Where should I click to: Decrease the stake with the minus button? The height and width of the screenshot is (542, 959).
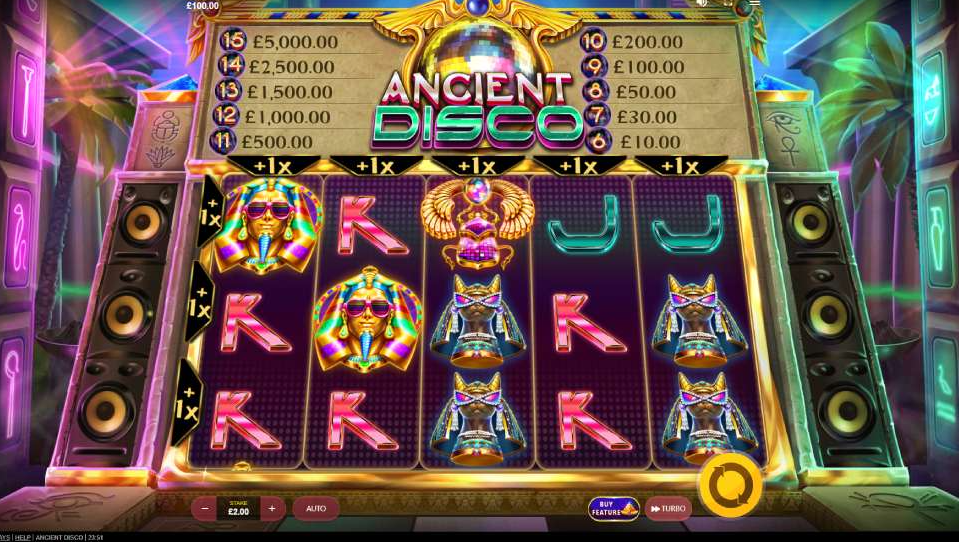click(x=205, y=509)
